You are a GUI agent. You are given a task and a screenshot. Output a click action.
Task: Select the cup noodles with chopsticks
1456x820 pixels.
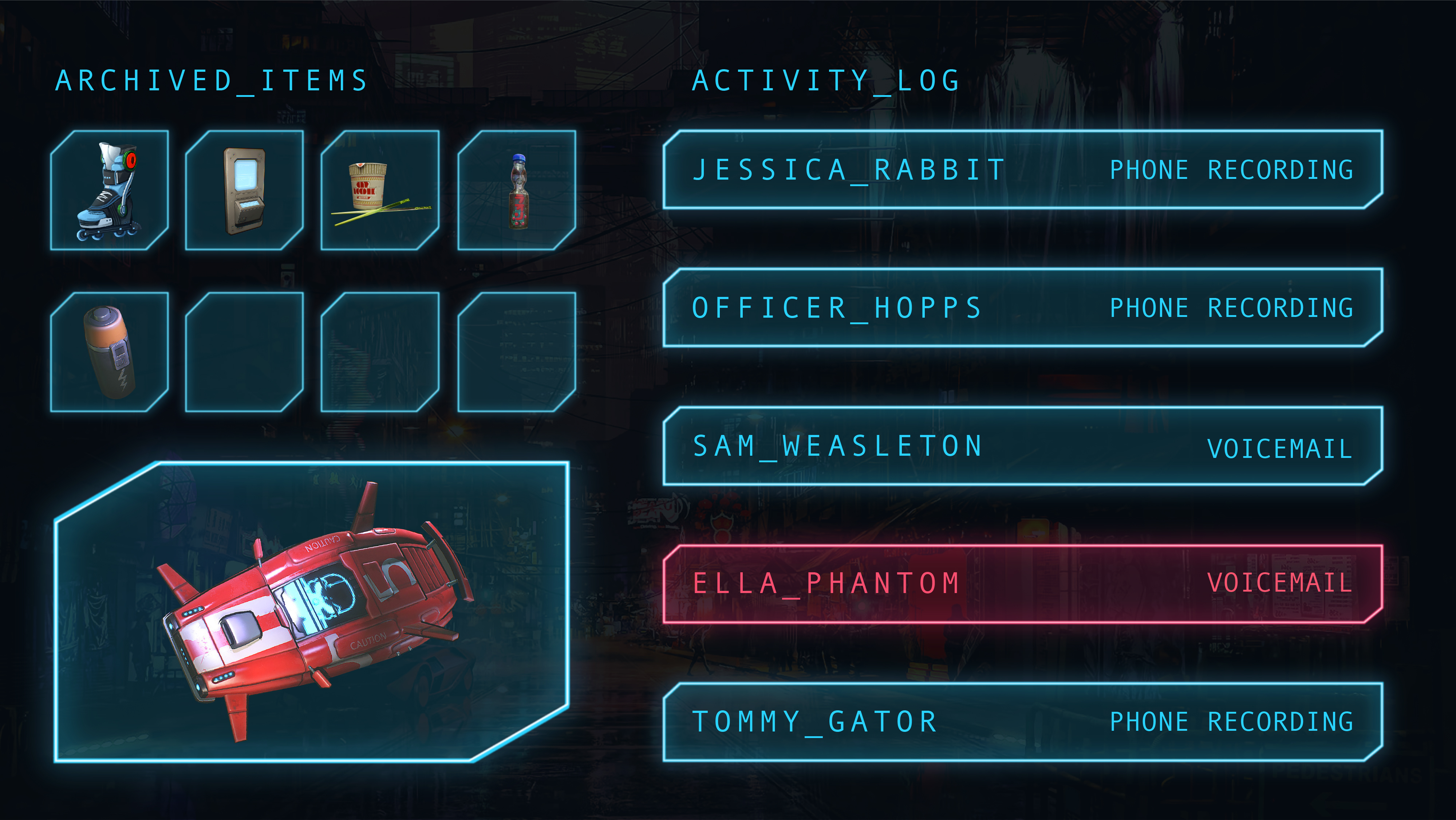380,190
